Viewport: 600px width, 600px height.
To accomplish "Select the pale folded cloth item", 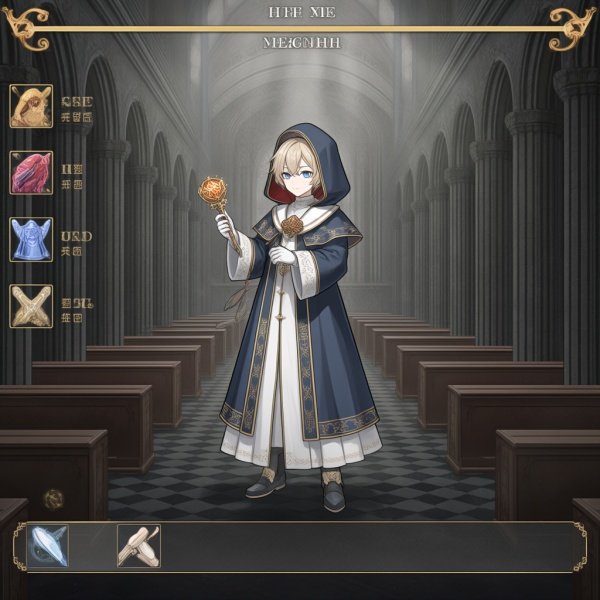I will point(138,546).
